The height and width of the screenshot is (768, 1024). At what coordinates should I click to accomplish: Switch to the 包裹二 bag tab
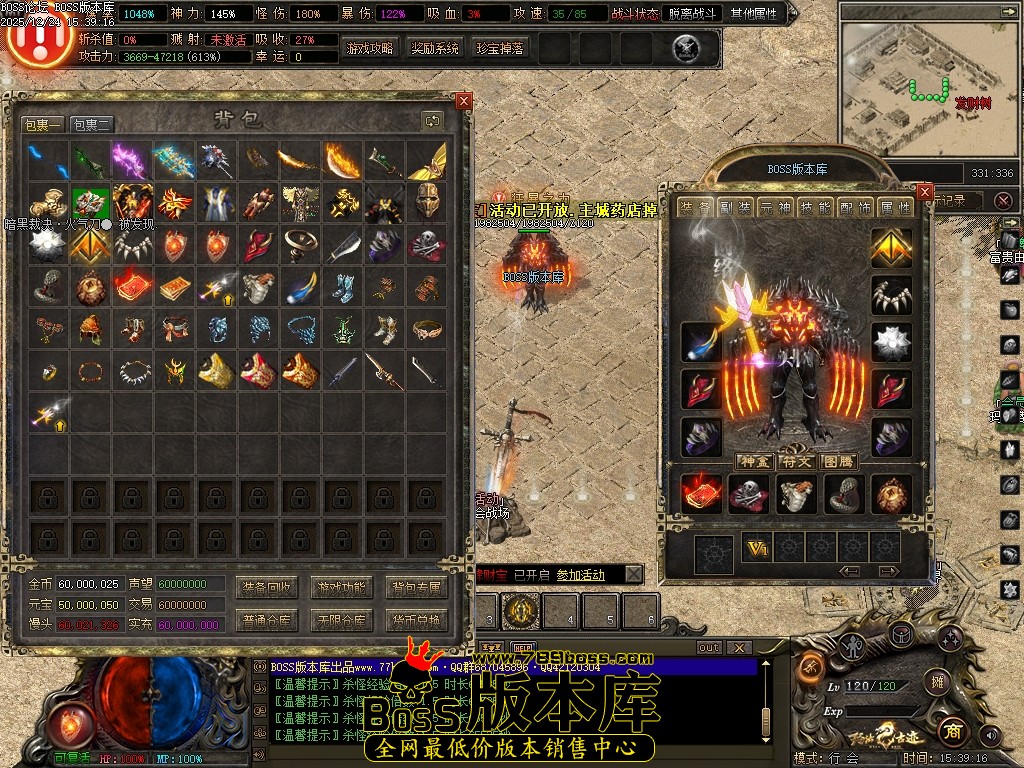91,125
